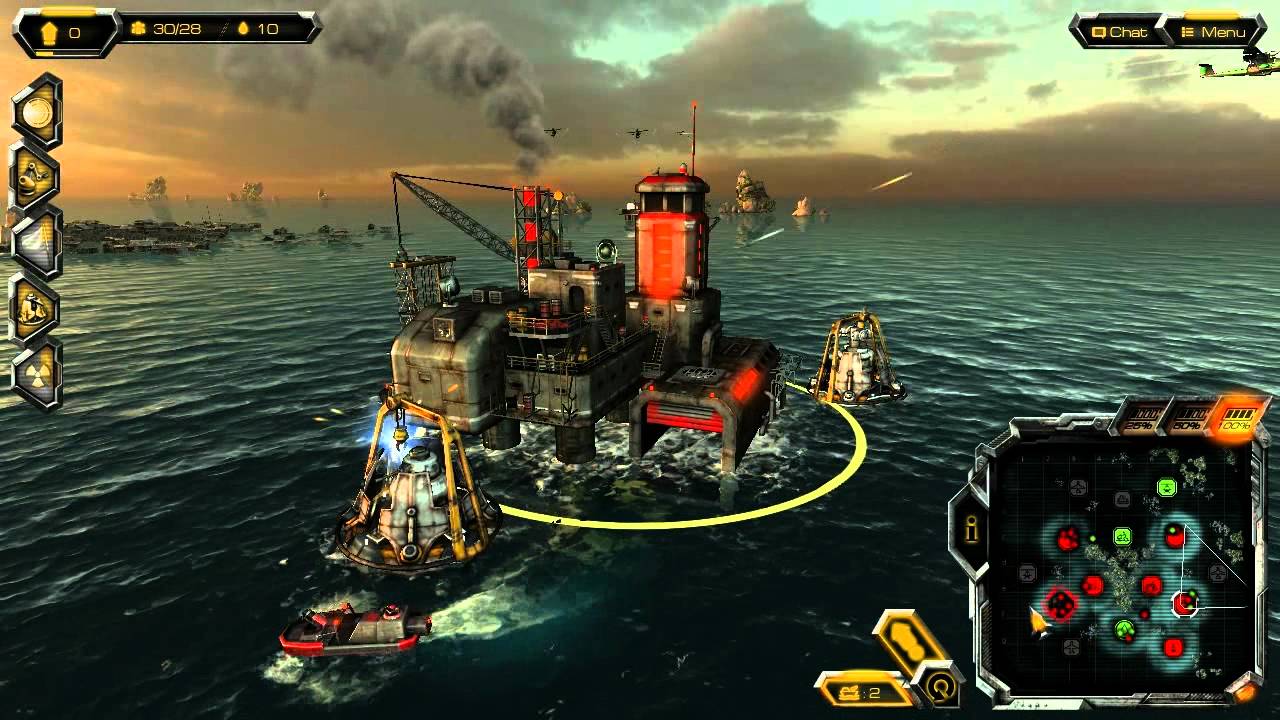Jump to the red circled base marker on minimap
The height and width of the screenshot is (720, 1280).
(x=1059, y=604)
